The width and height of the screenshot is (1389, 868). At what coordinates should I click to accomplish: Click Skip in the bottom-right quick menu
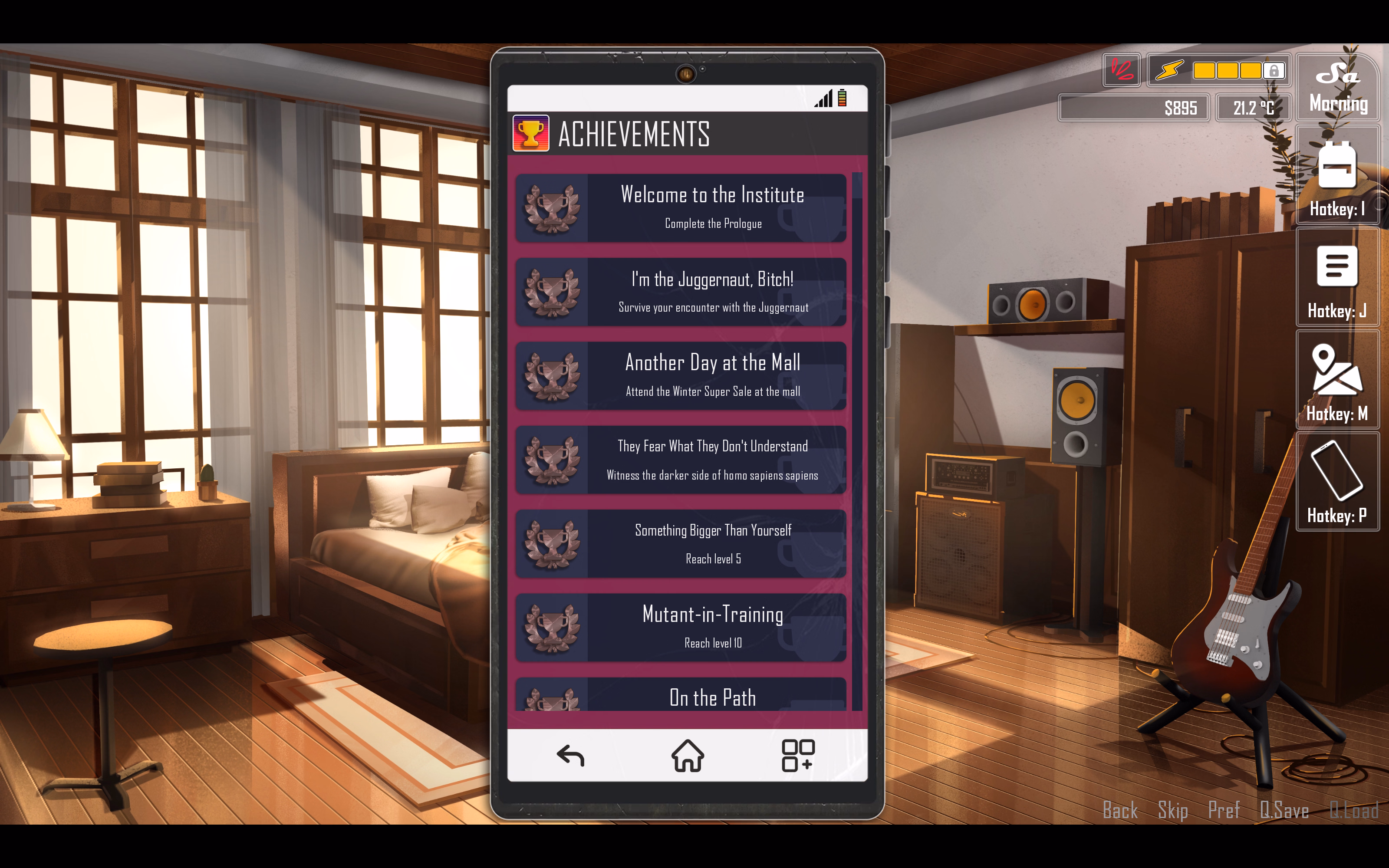click(x=1172, y=810)
